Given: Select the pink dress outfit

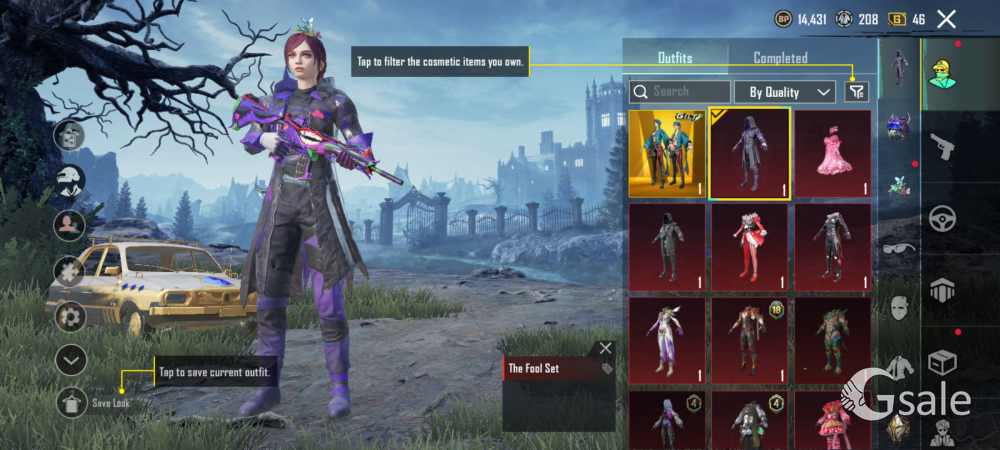Looking at the screenshot, I should coord(832,153).
